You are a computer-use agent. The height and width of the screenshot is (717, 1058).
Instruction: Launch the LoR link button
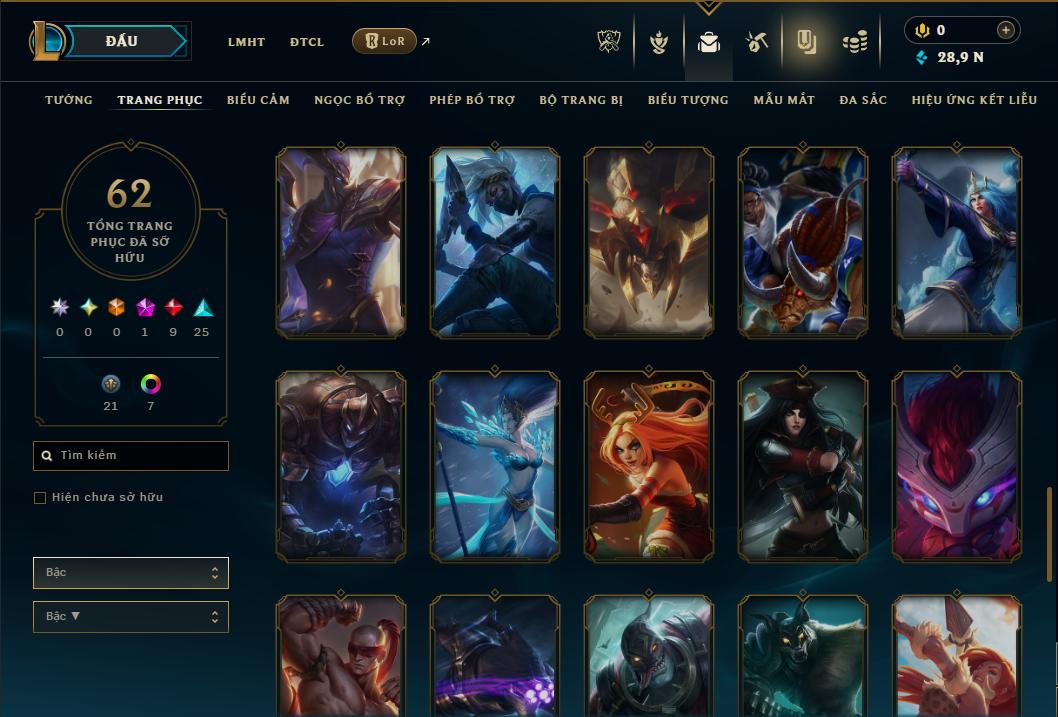tap(384, 41)
